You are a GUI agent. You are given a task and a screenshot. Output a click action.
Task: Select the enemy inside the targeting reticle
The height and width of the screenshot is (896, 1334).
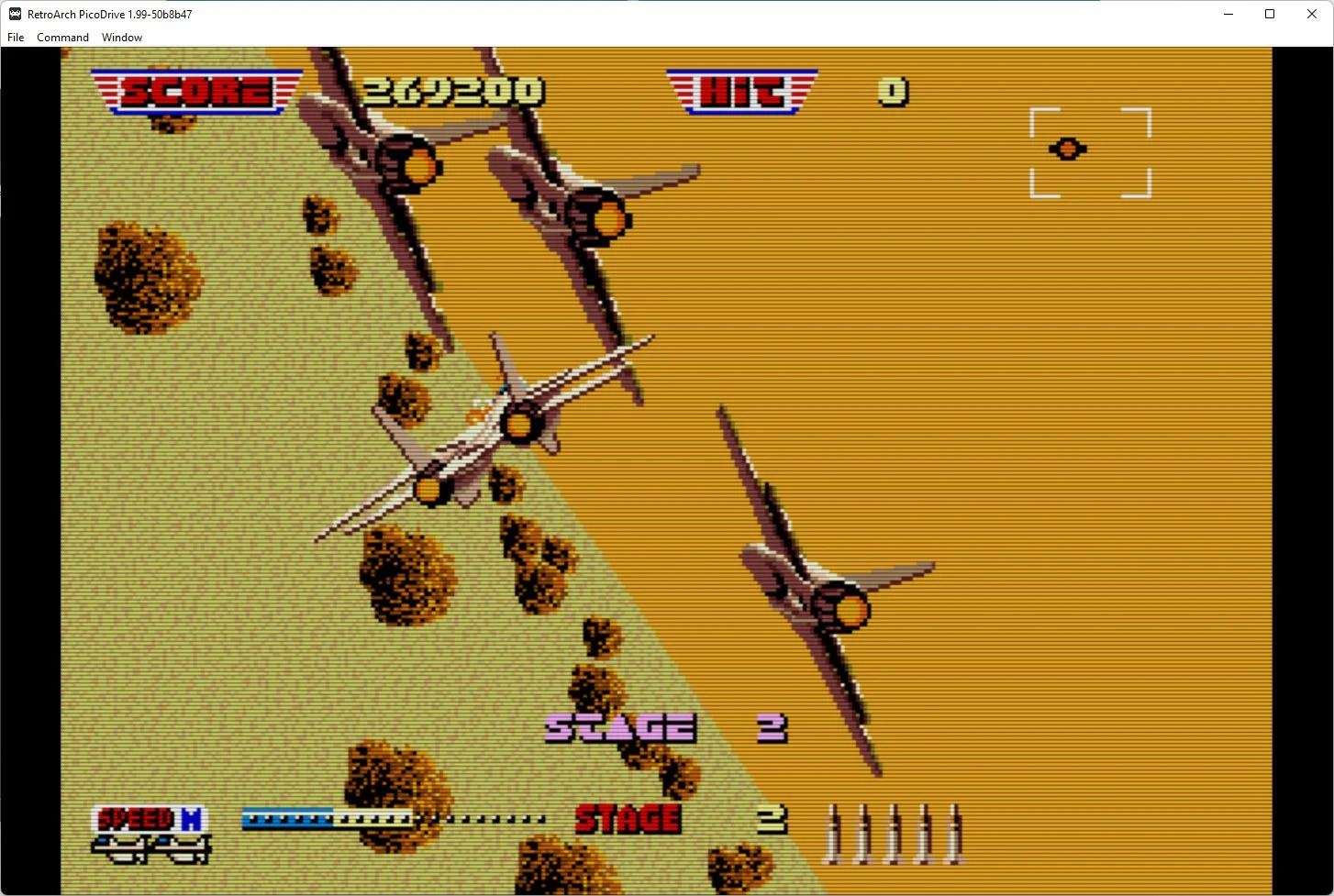(1067, 149)
